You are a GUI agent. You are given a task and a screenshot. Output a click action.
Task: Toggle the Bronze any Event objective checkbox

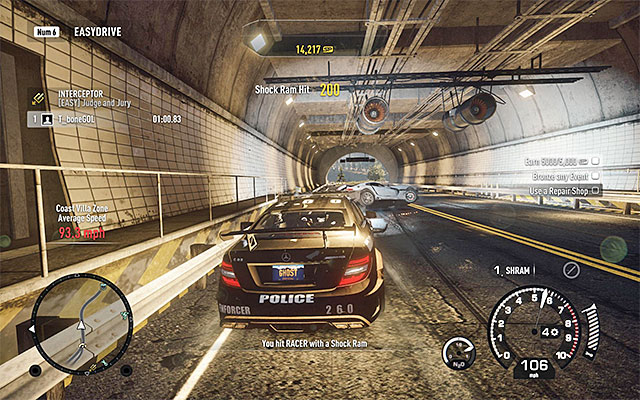[597, 175]
